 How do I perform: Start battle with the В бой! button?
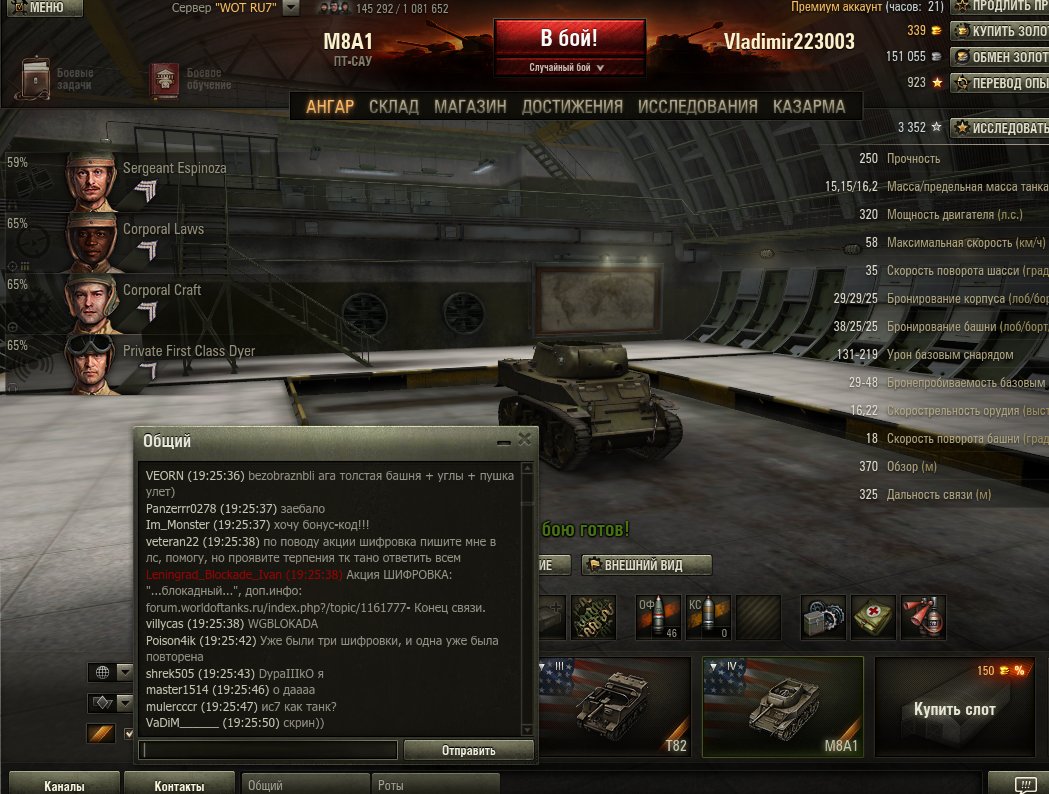click(x=569, y=39)
